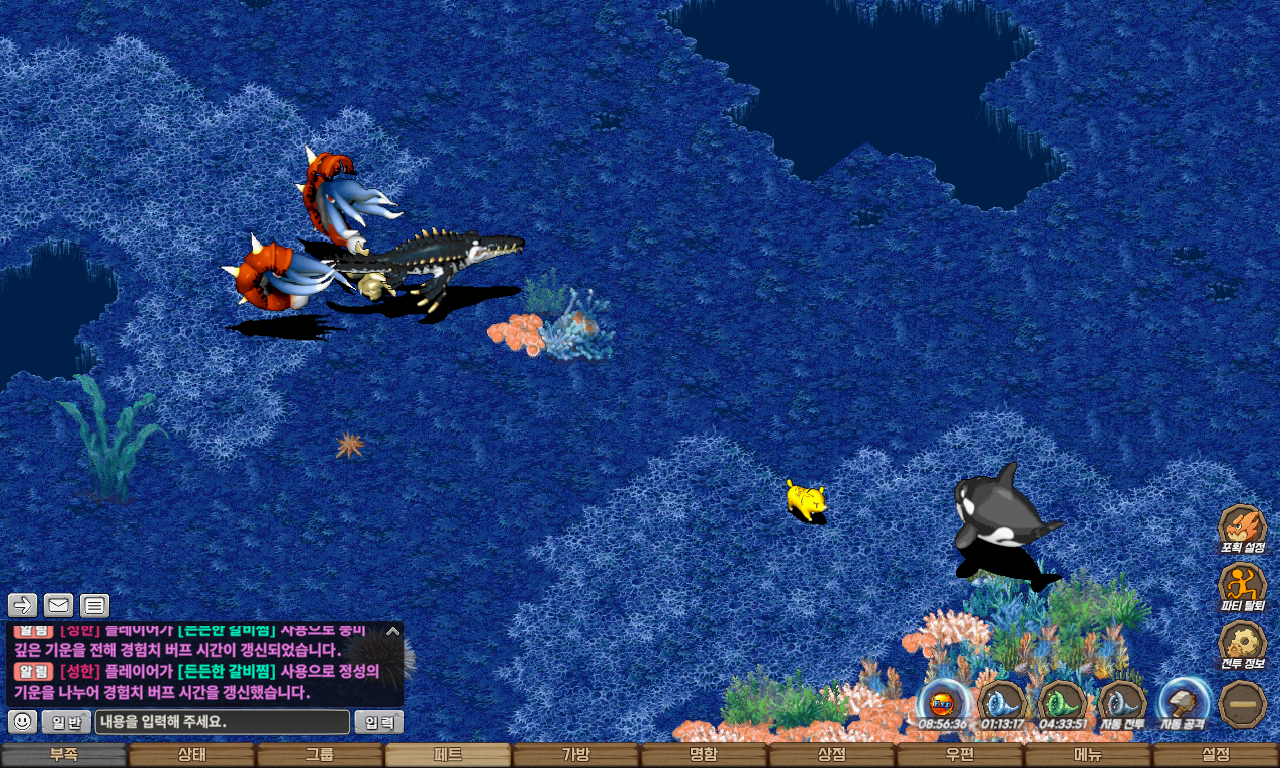
Task: Open 설정 (Settings) in bottom bar
Action: pyautogui.click(x=1215, y=755)
